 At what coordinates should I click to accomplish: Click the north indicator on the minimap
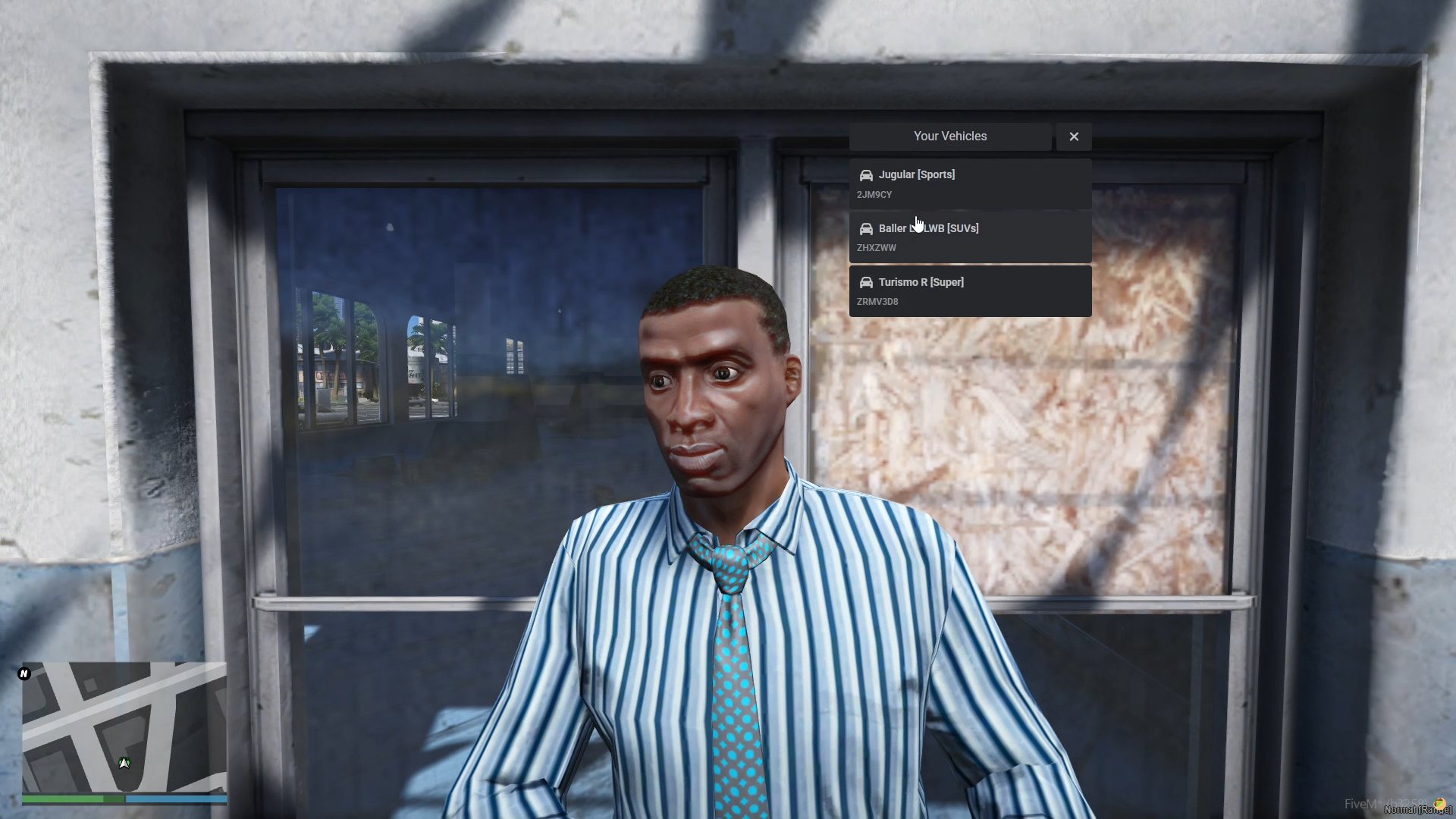pyautogui.click(x=24, y=673)
